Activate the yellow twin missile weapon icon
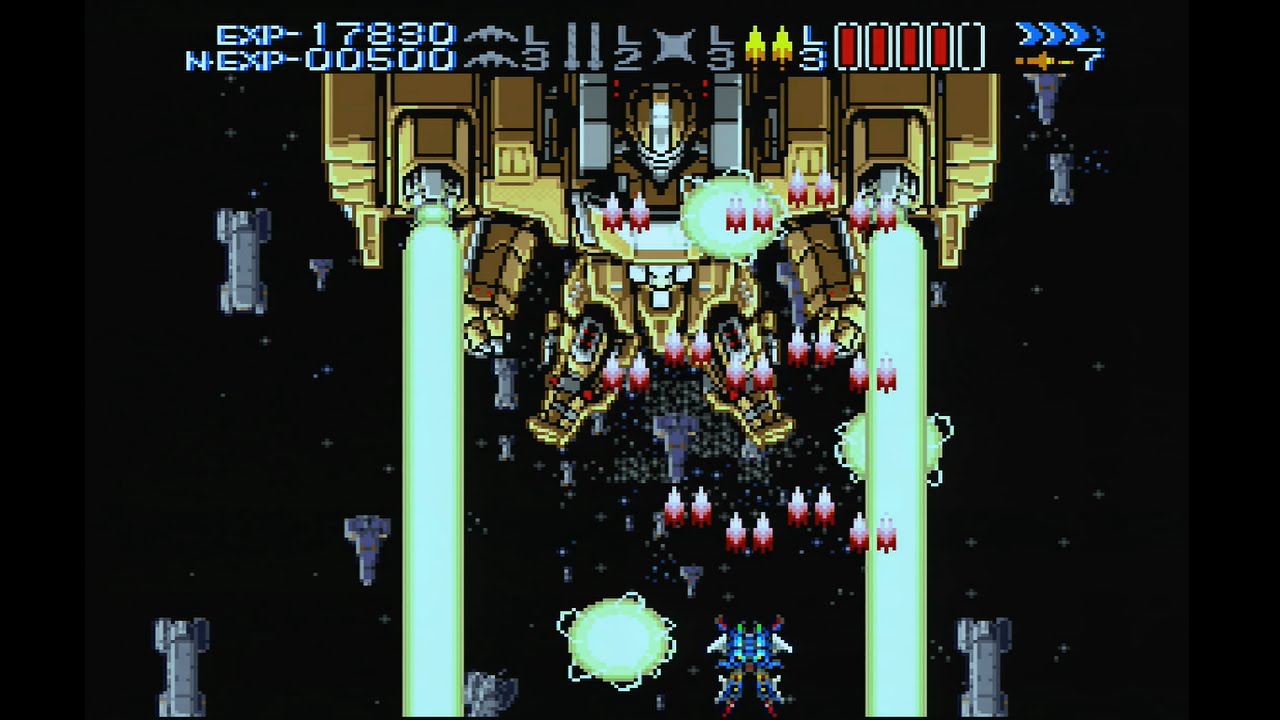 click(x=767, y=47)
